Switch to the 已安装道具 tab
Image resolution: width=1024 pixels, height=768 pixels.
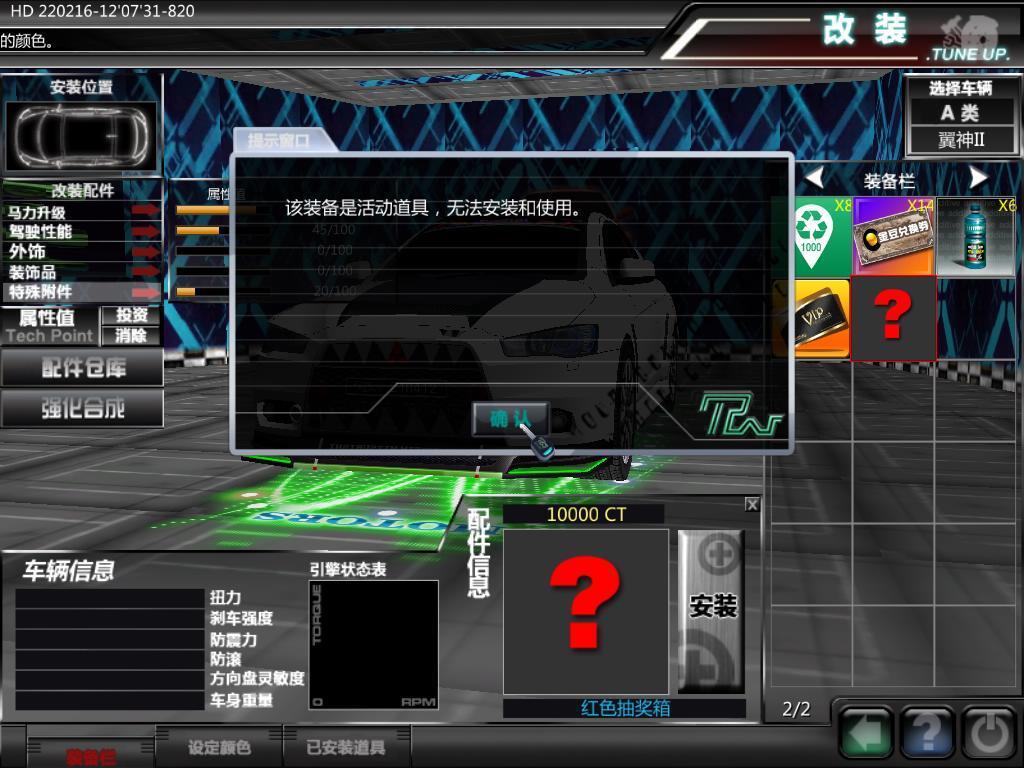click(x=345, y=747)
